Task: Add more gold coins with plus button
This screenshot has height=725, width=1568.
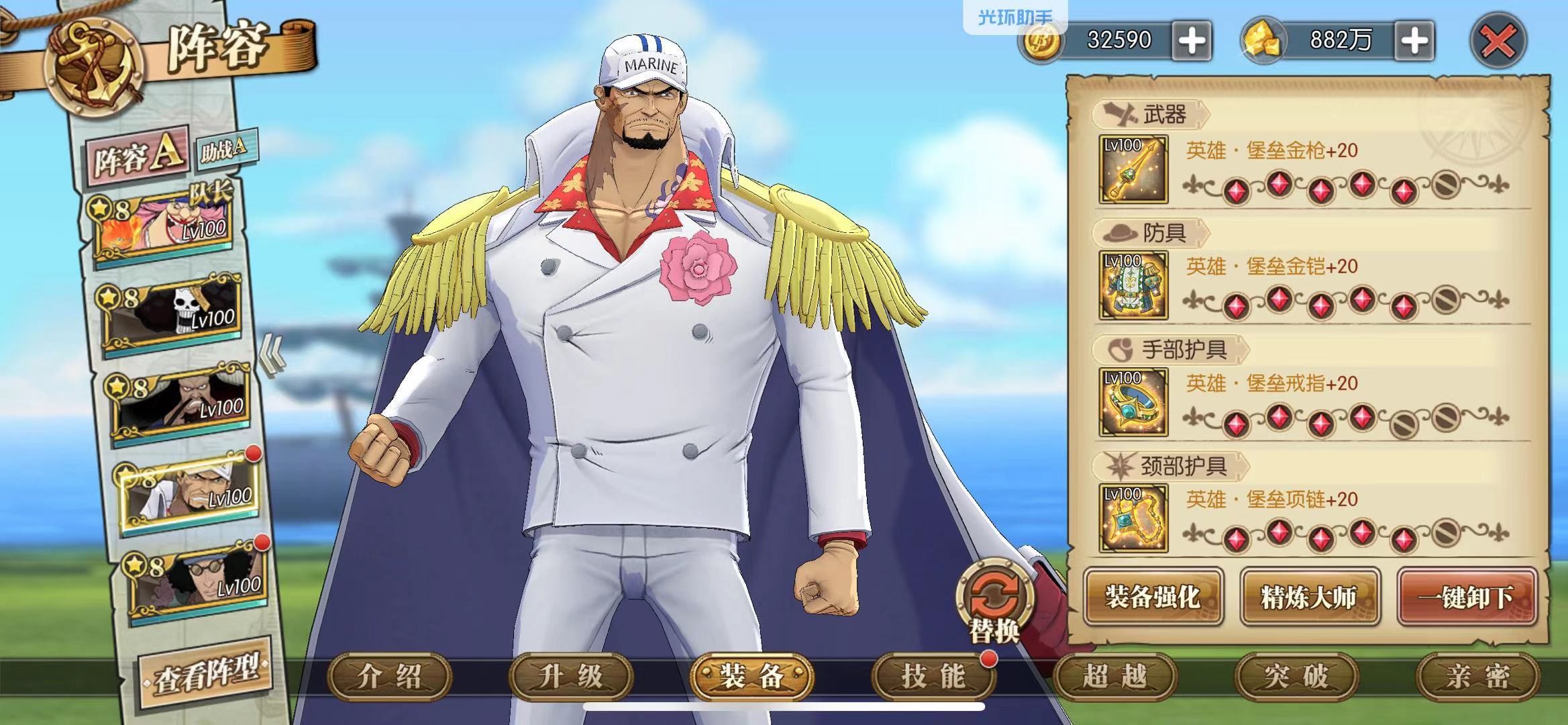Action: coord(1192,41)
